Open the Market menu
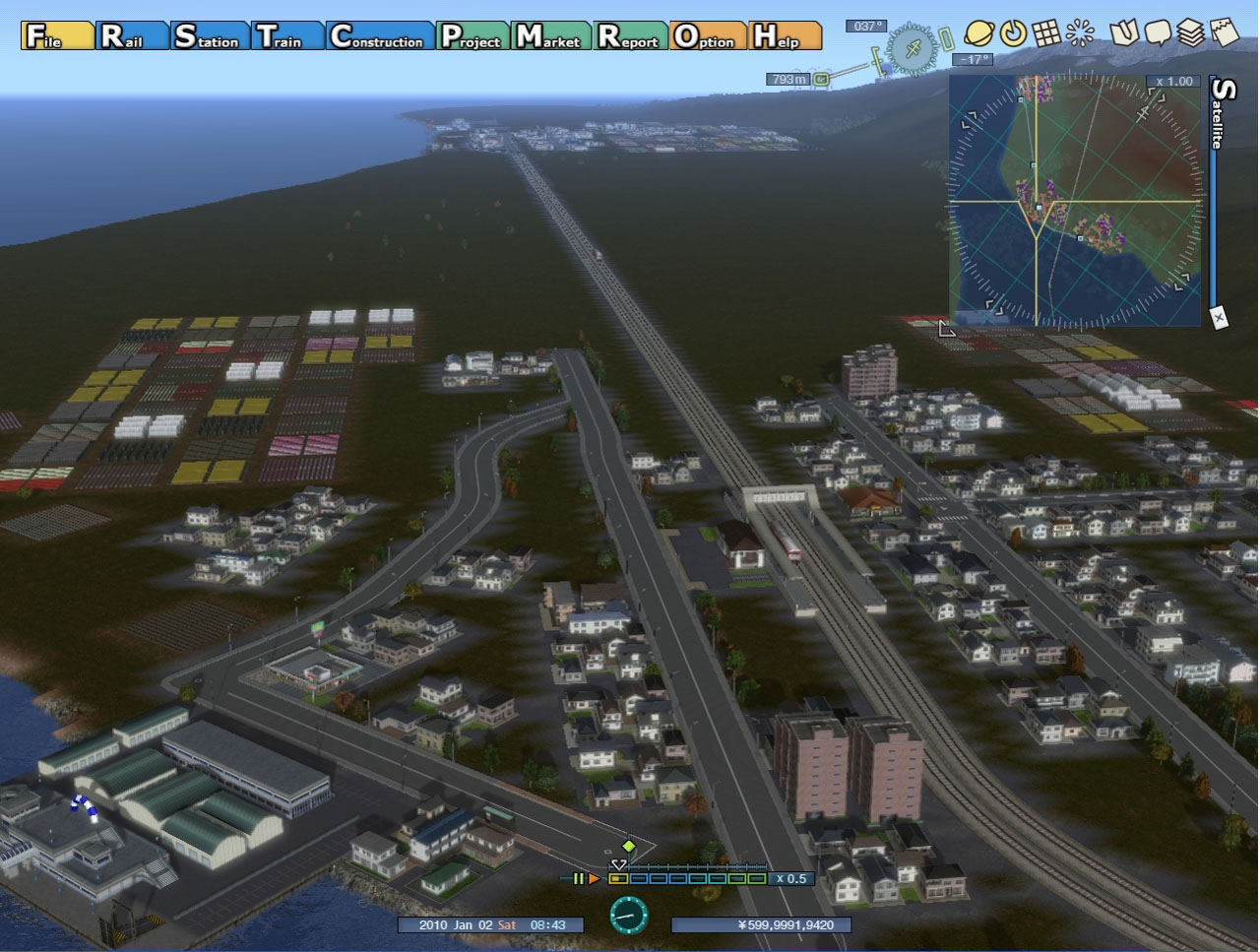The image size is (1260, 952). point(551,36)
